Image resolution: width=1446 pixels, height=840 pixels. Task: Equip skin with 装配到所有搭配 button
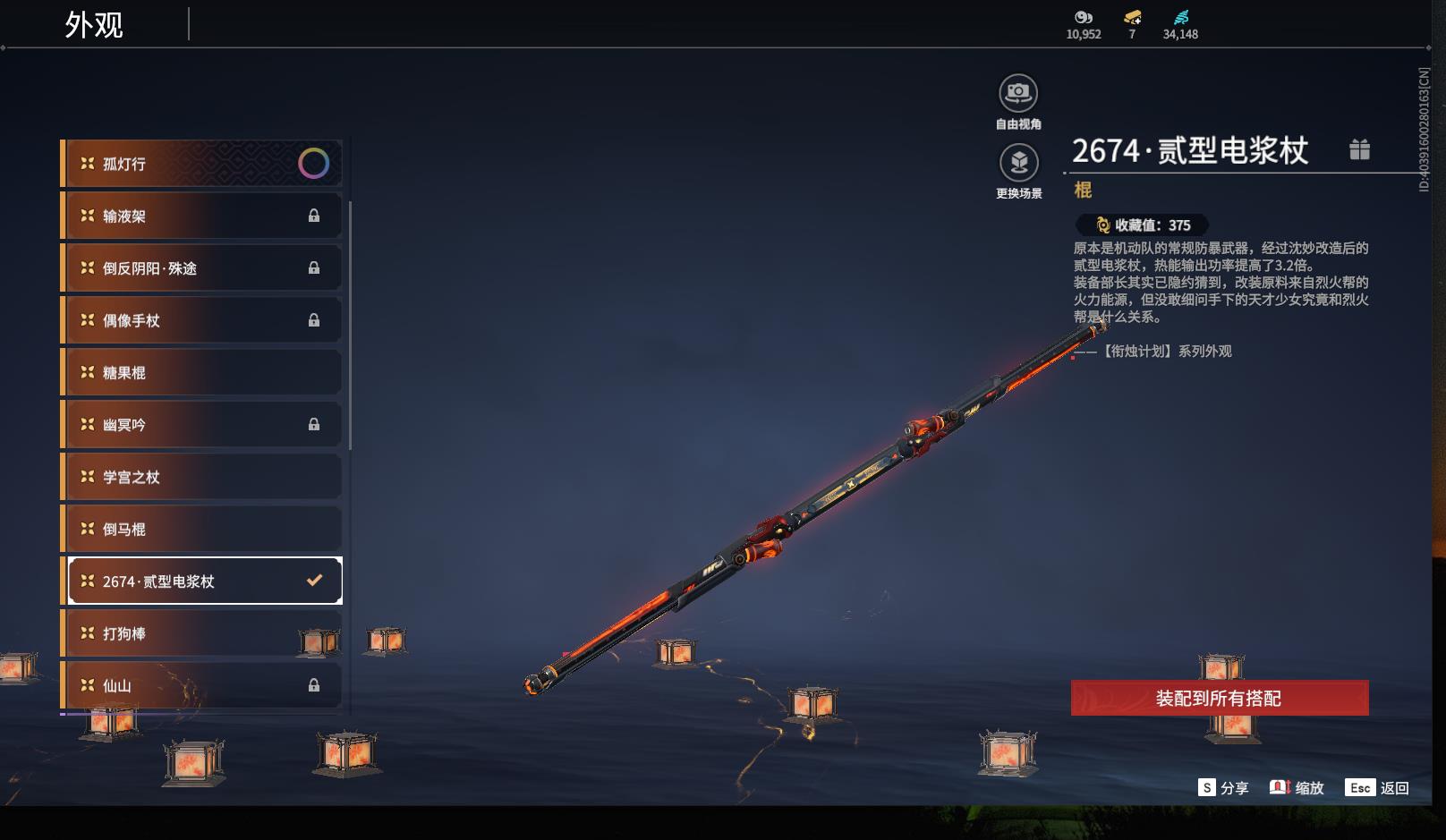(1219, 698)
